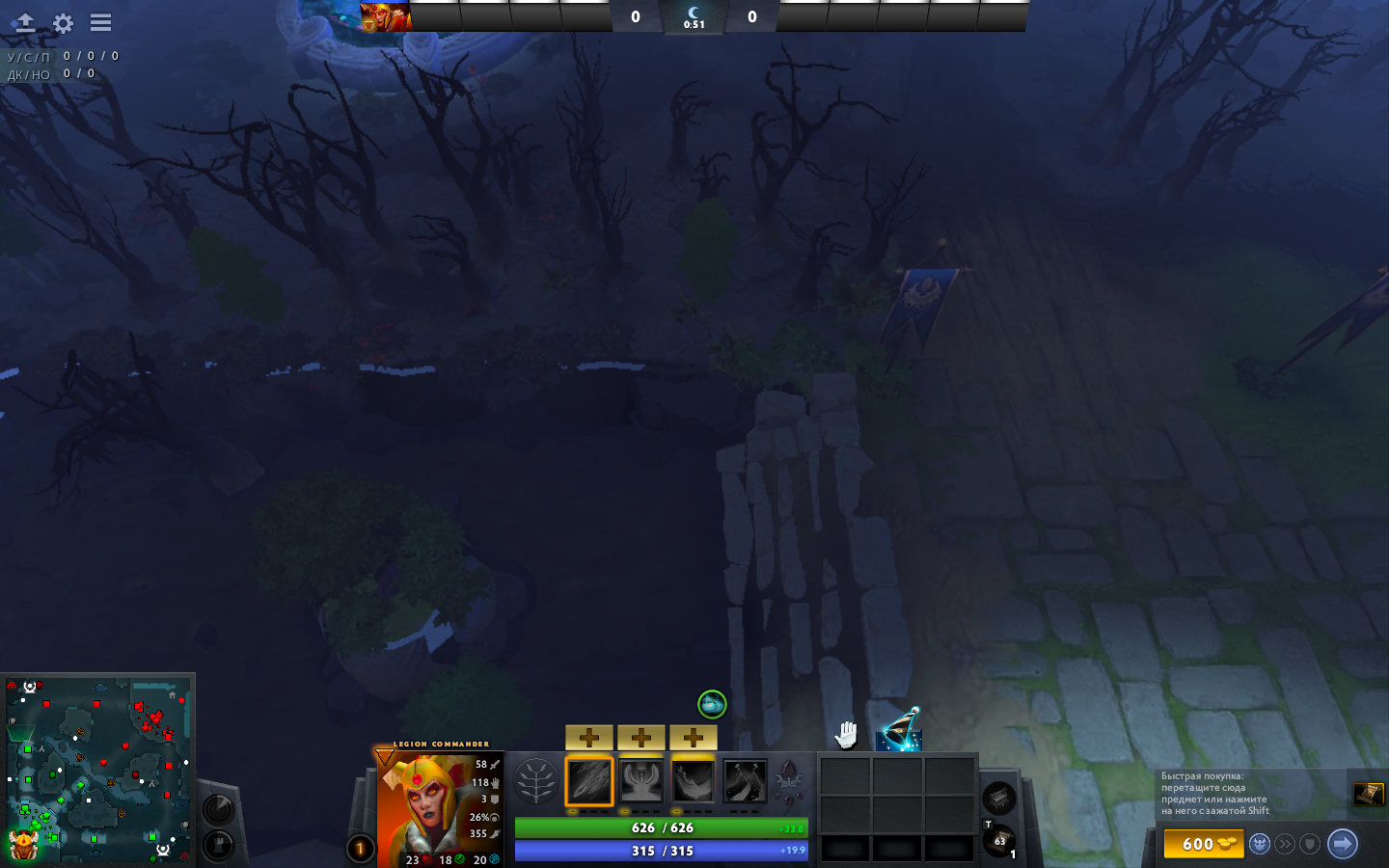Open the game menu with the hamburger icon

click(x=100, y=23)
